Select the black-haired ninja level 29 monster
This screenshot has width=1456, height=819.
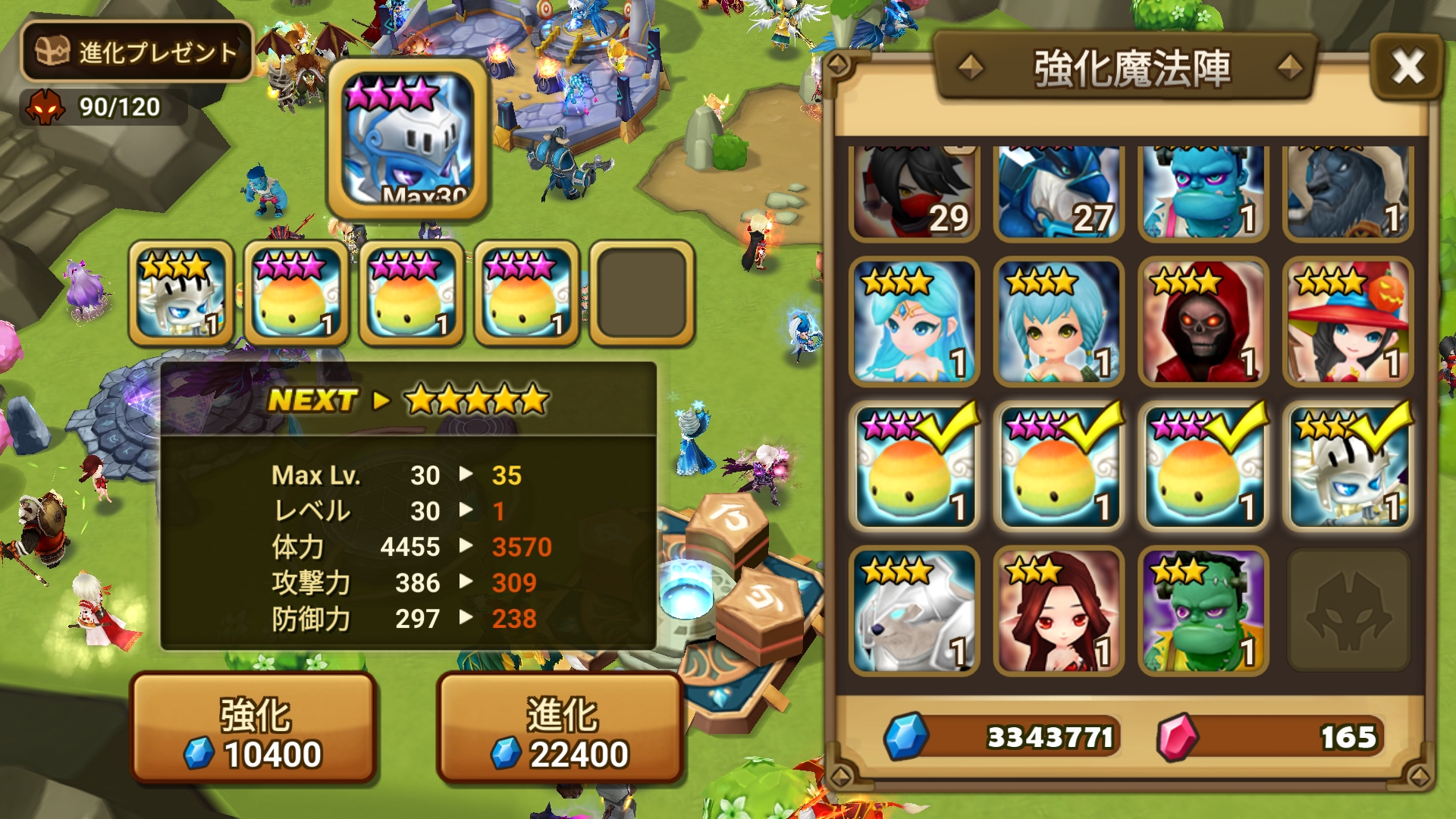(914, 193)
